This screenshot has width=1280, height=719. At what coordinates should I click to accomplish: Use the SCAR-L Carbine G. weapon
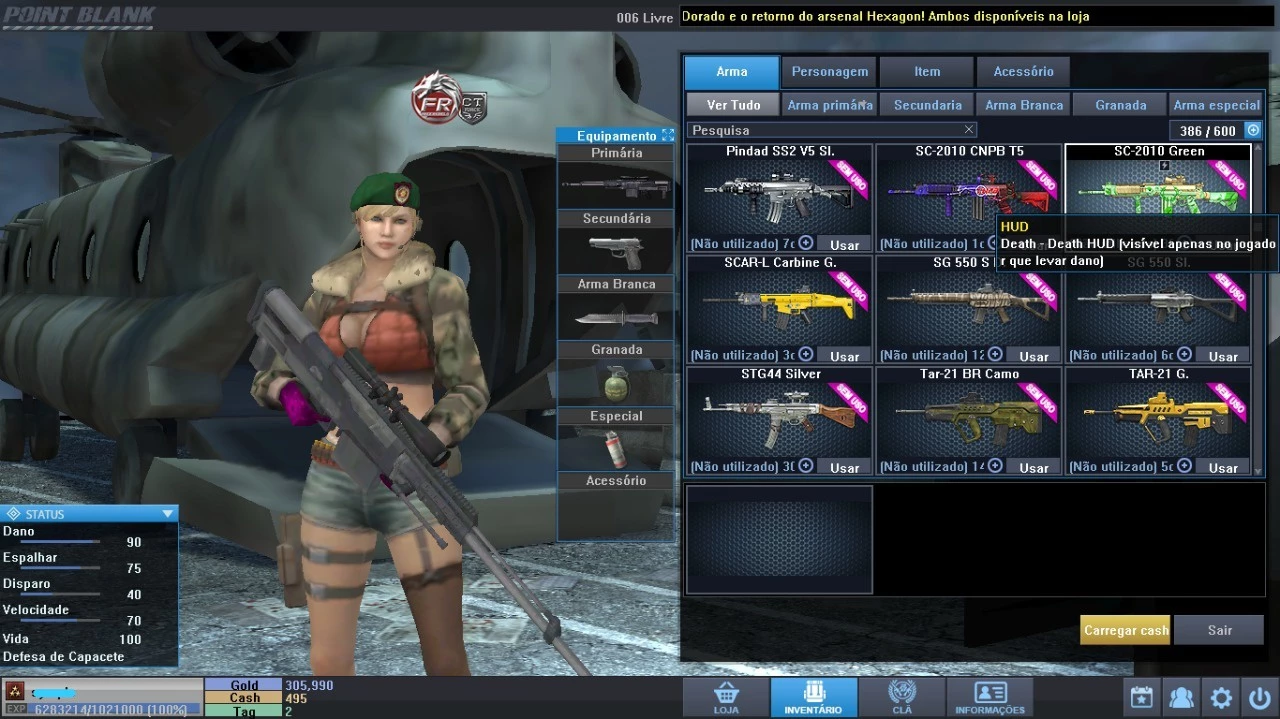pos(844,356)
